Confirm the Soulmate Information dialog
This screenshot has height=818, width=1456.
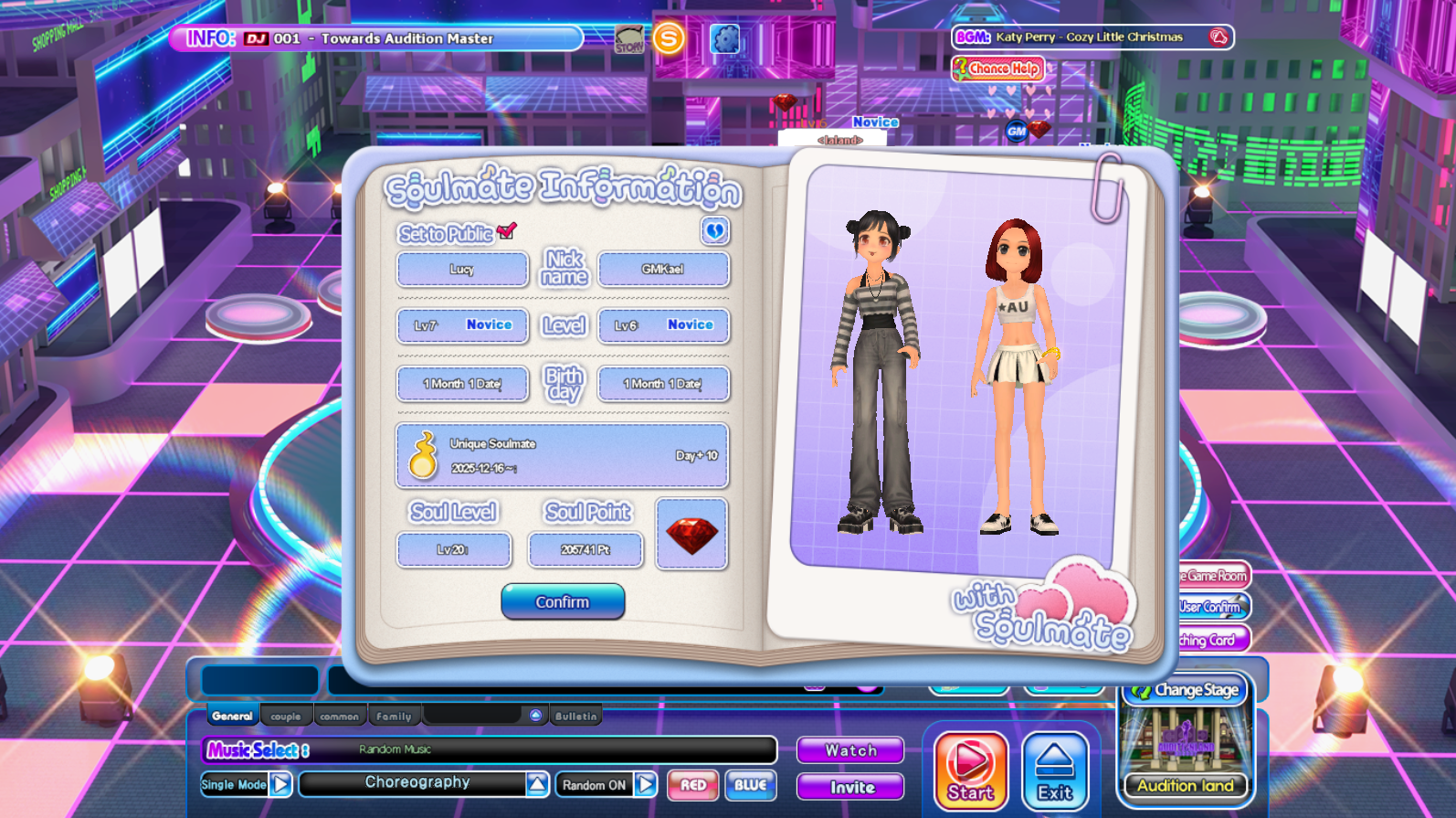563,601
